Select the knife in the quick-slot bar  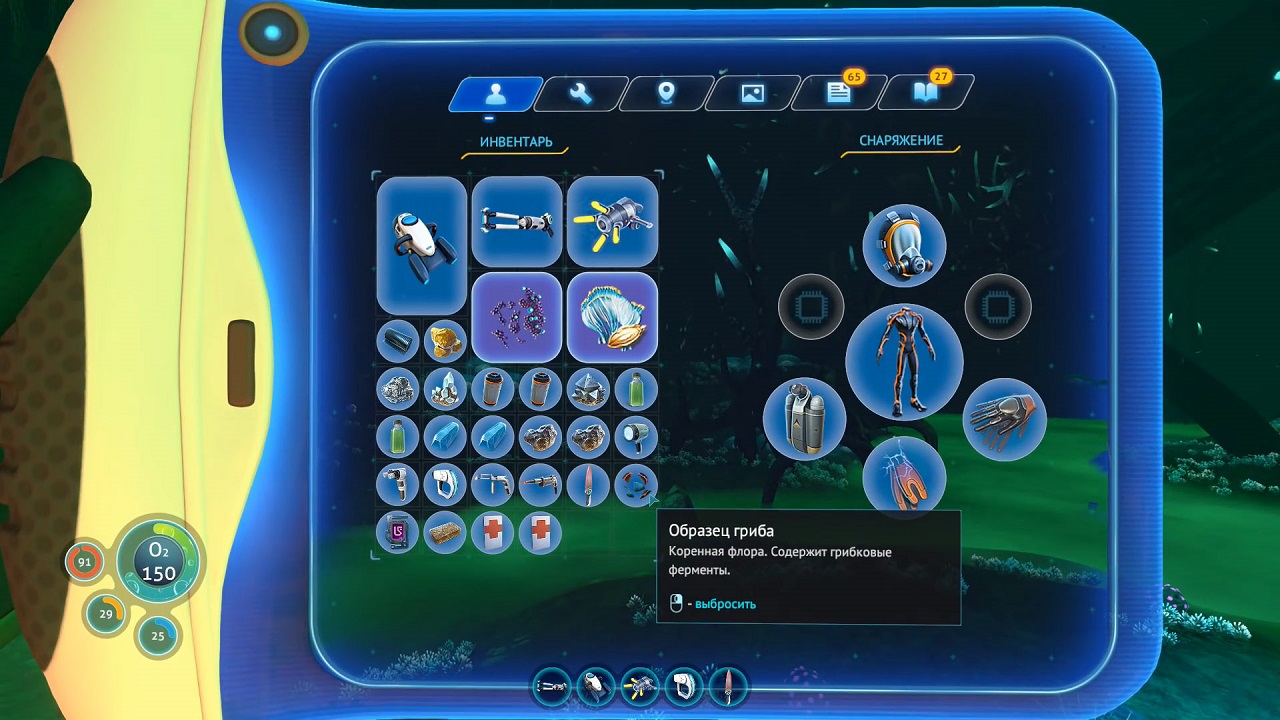[x=729, y=686]
